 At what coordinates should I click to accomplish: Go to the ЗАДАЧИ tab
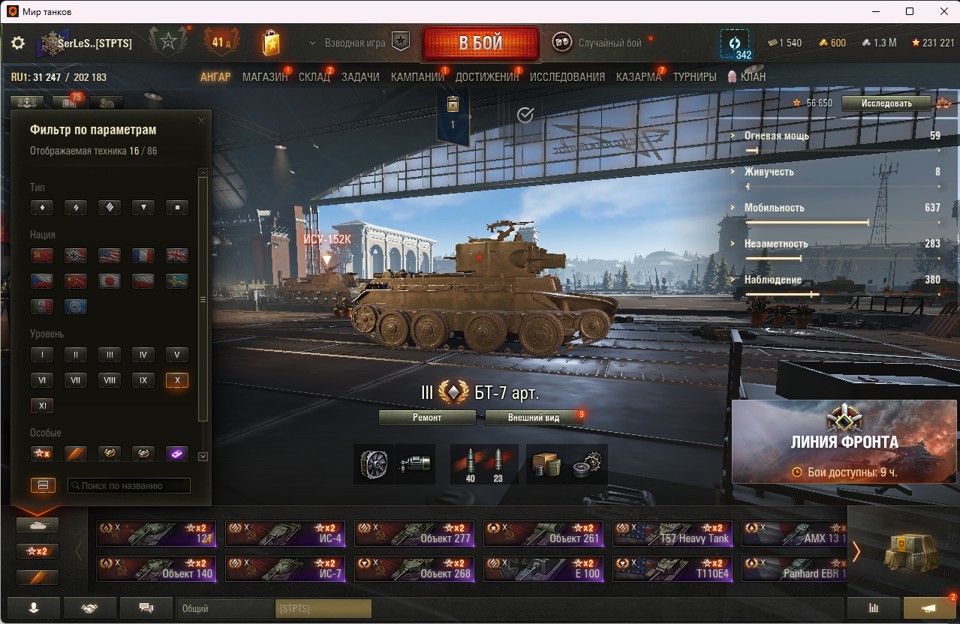(360, 77)
